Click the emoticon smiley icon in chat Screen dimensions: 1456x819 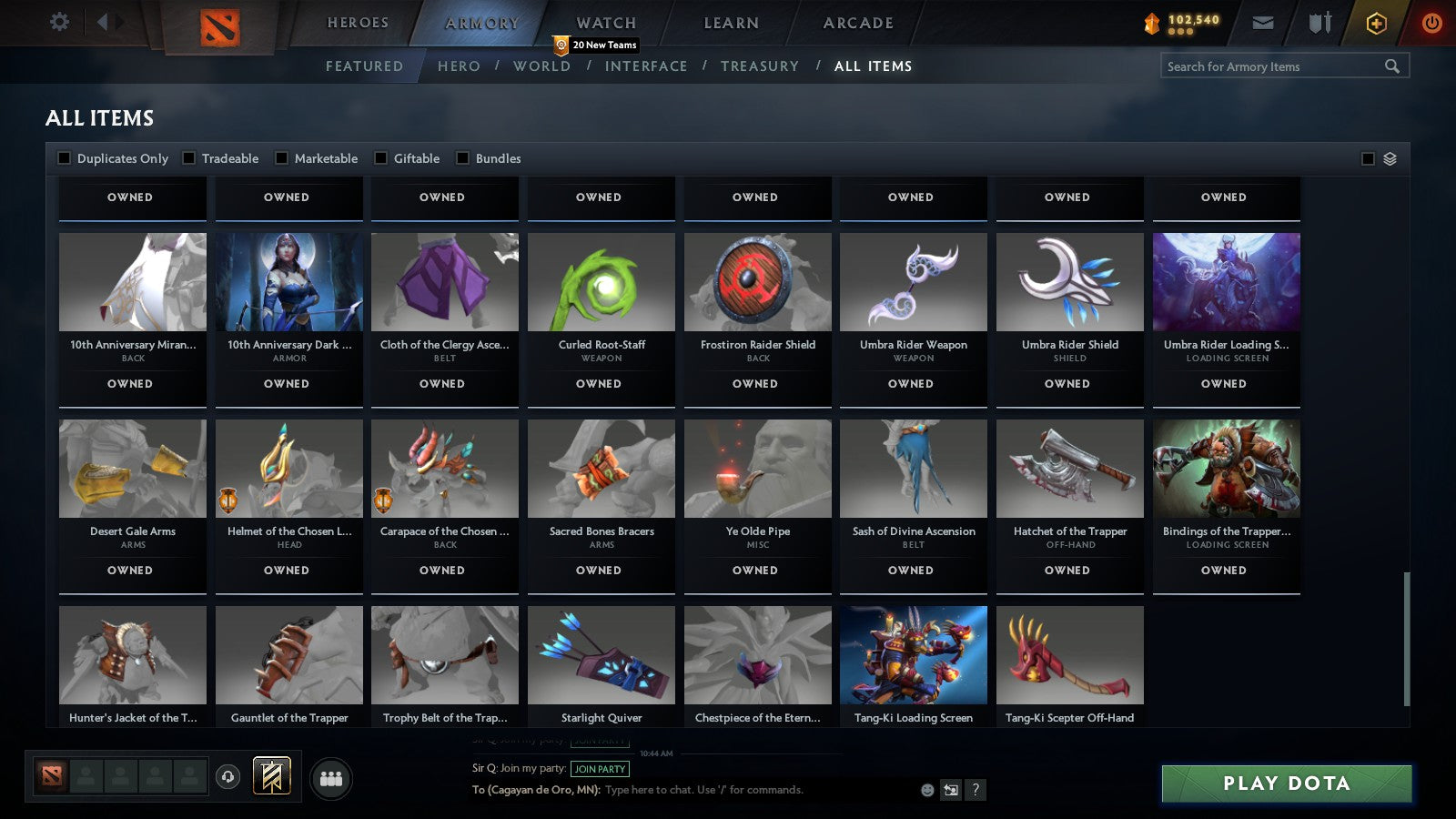[925, 791]
